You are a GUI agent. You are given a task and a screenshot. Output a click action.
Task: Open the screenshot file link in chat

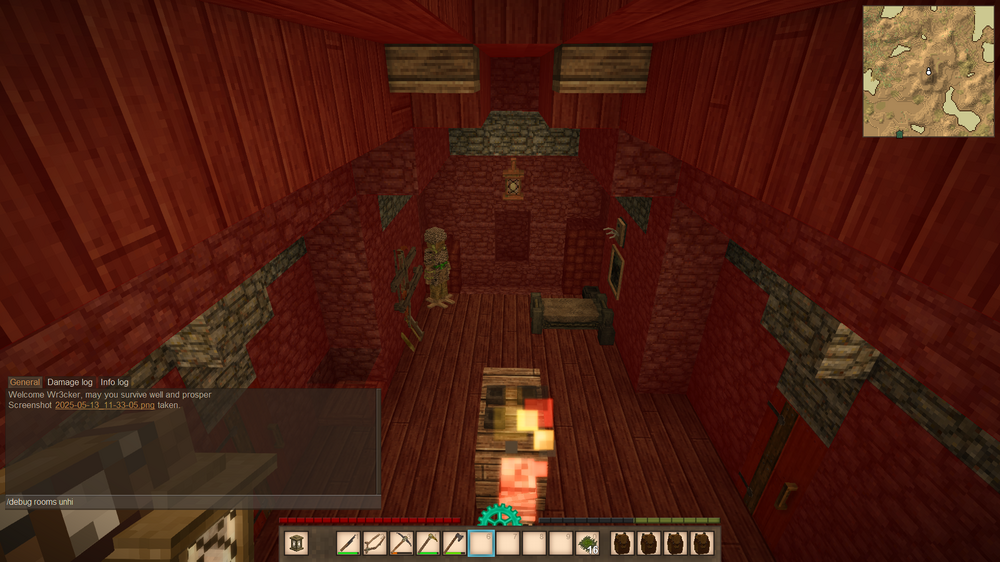click(105, 405)
